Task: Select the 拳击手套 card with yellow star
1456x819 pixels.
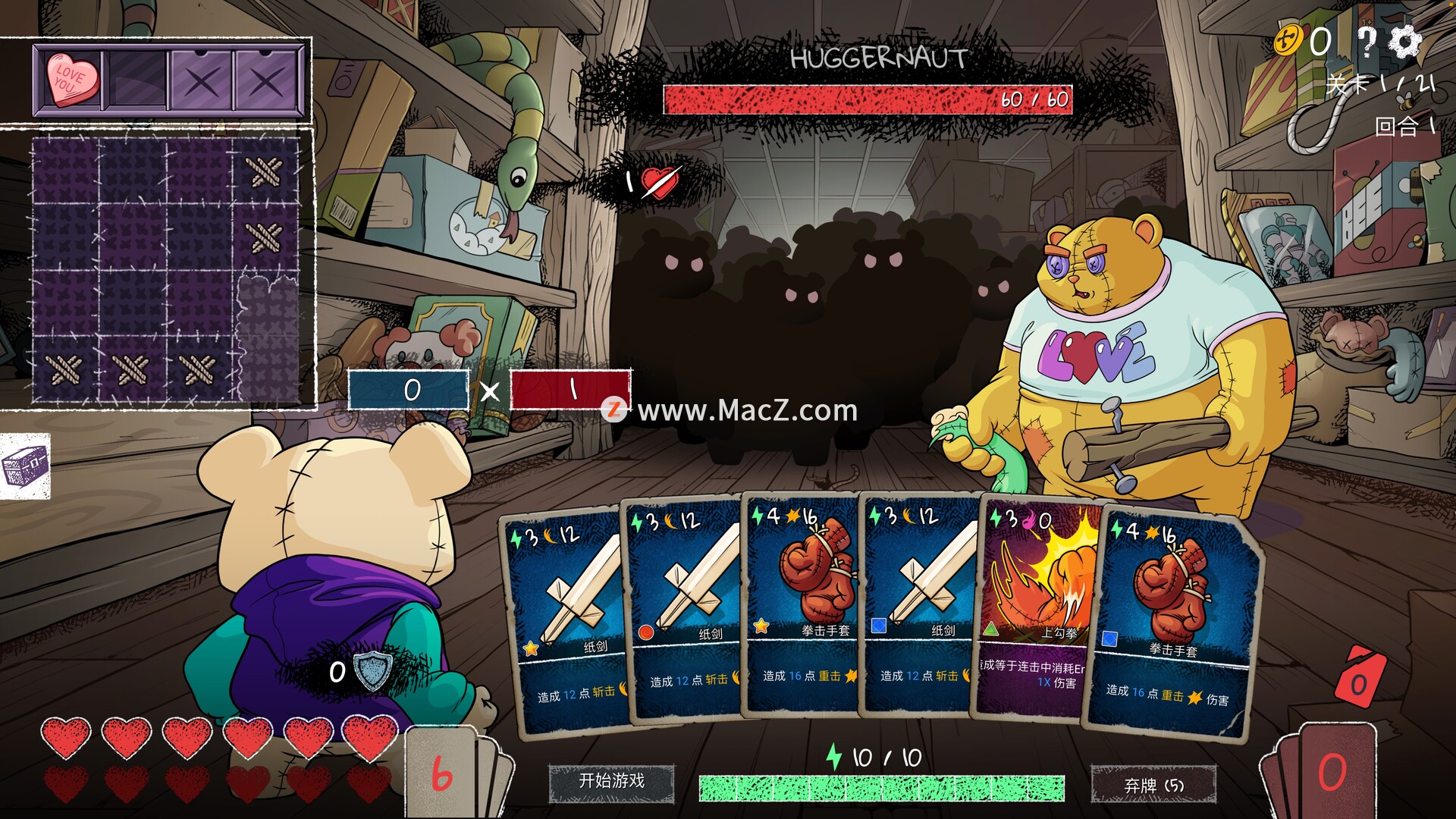Action: [x=801, y=607]
